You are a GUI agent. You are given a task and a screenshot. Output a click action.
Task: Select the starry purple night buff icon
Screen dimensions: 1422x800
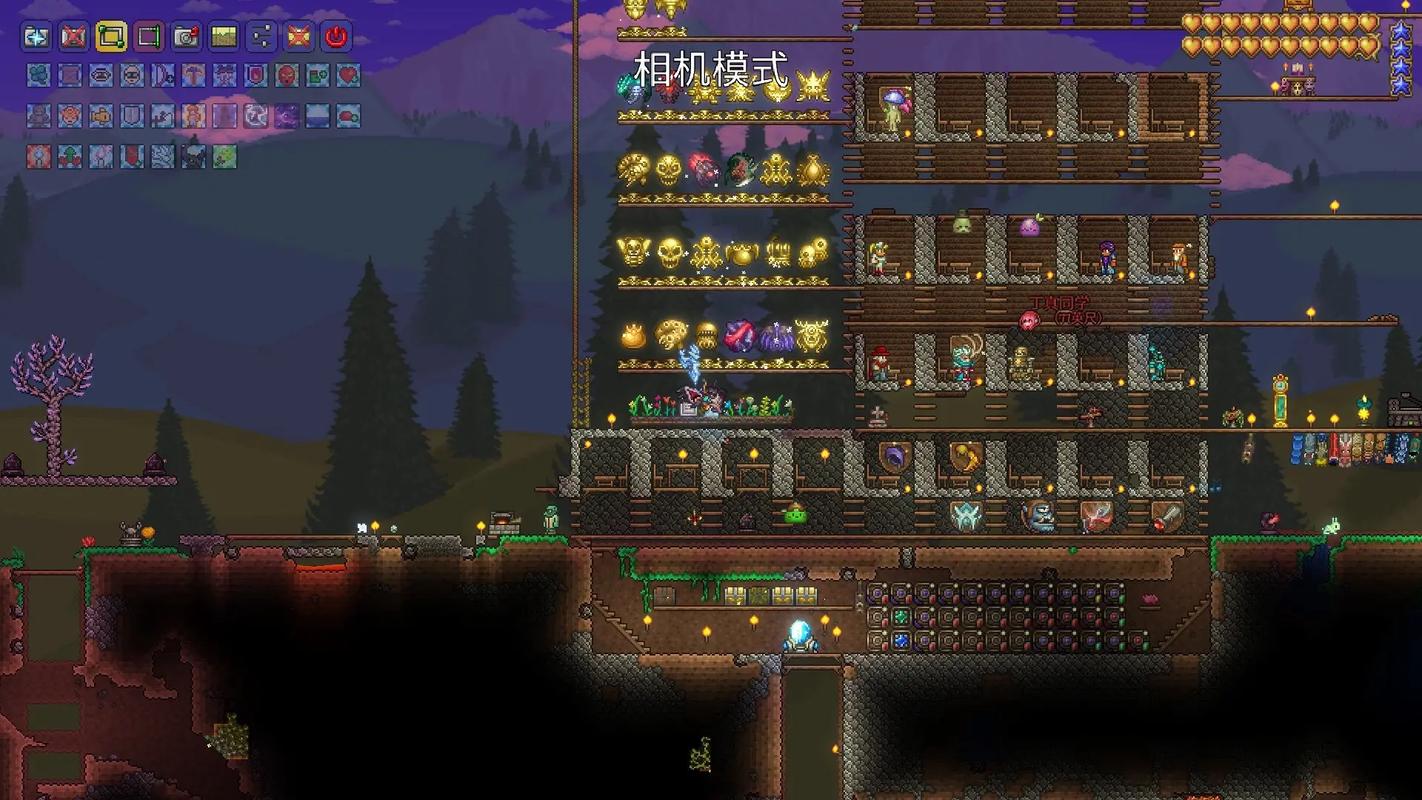click(x=286, y=116)
